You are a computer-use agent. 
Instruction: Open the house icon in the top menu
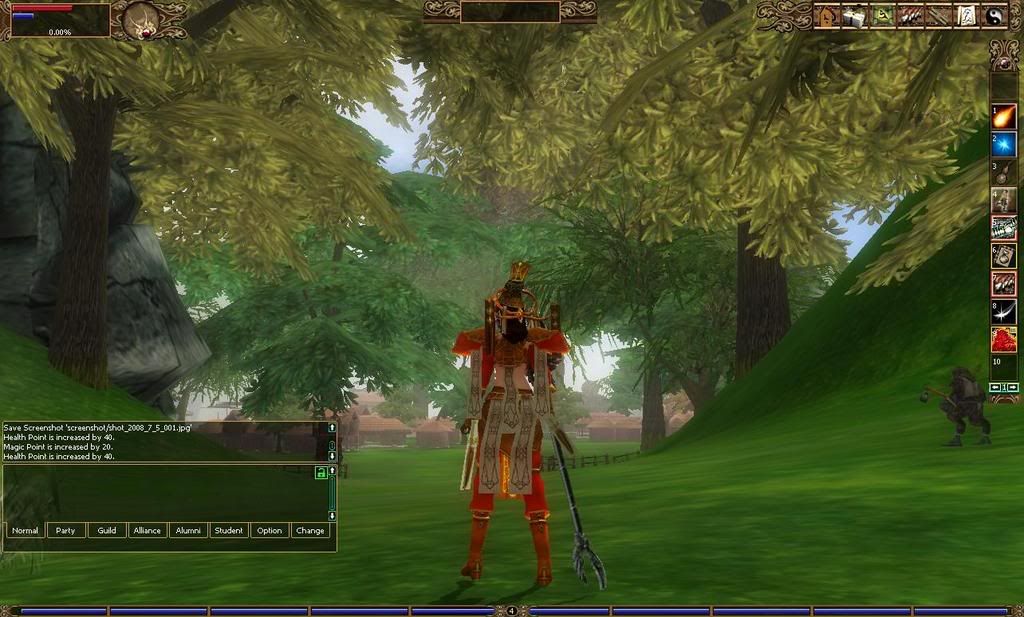tap(827, 16)
